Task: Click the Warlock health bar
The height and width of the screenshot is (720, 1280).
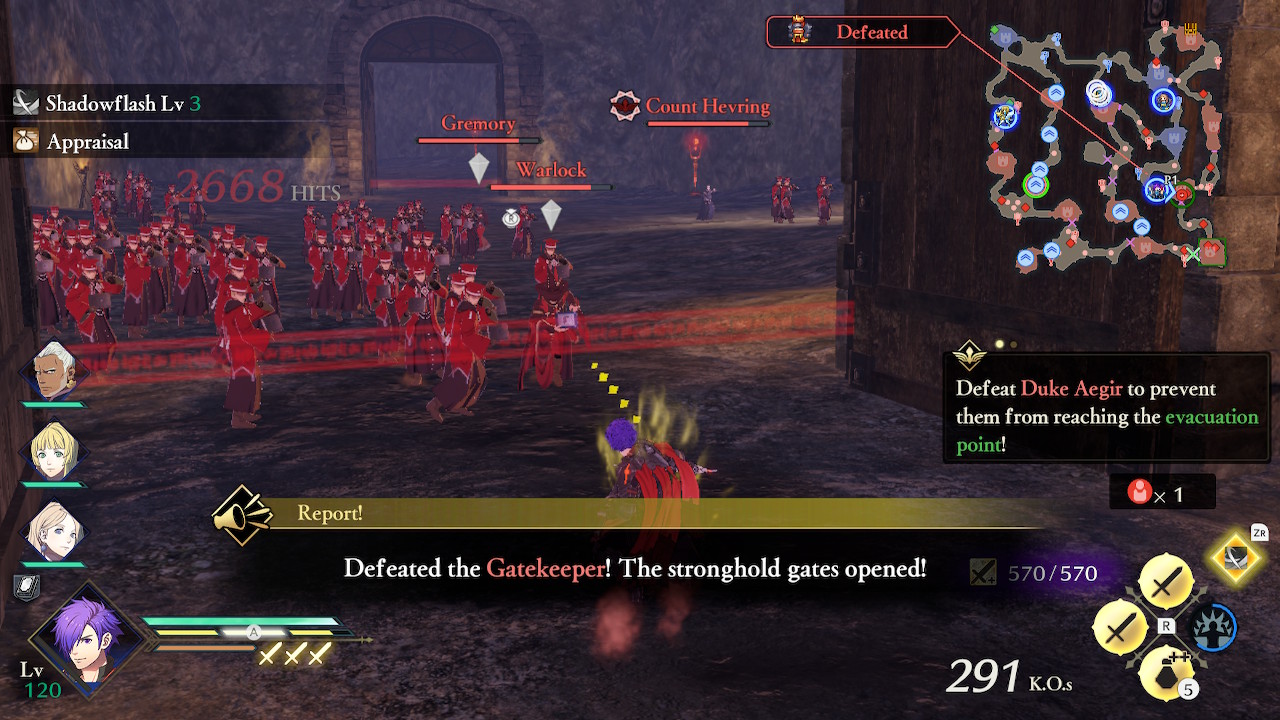Action: pyautogui.click(x=551, y=187)
